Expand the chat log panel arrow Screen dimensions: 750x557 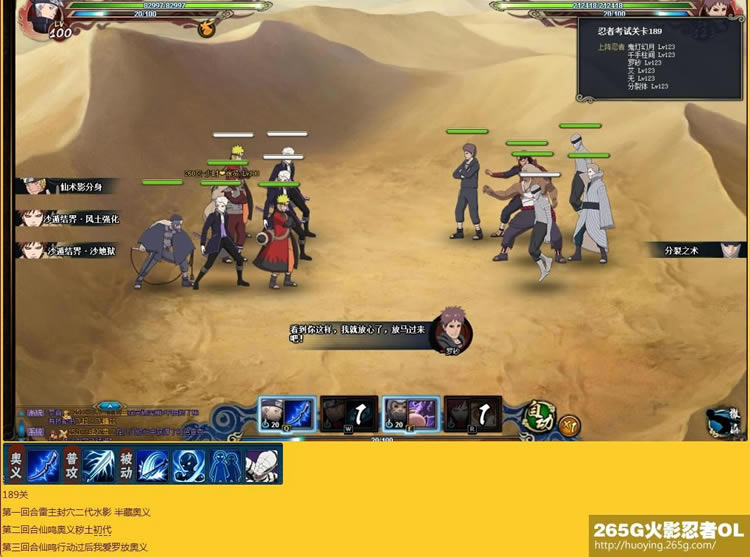(x=111, y=406)
